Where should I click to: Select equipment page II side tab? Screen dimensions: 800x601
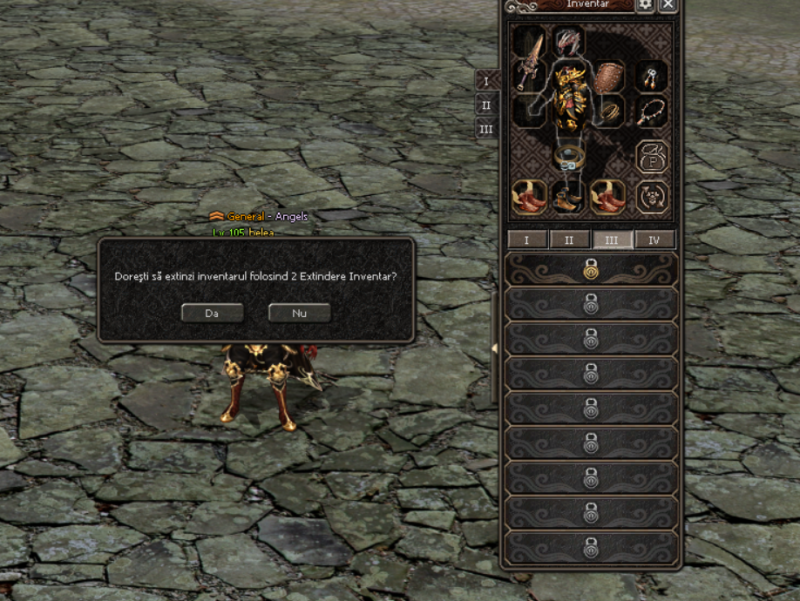pyautogui.click(x=486, y=105)
